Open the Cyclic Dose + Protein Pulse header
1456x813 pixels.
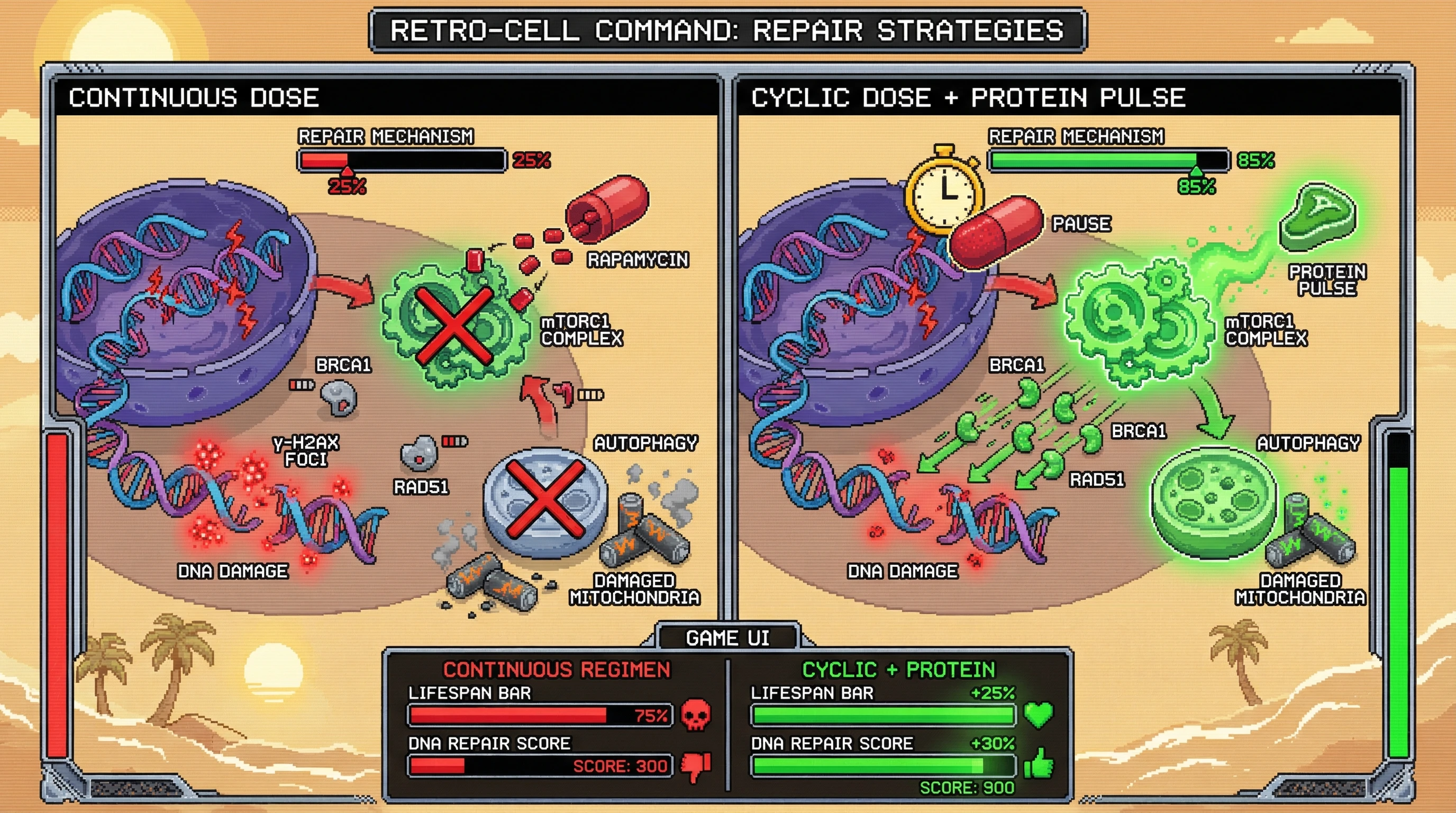point(968,98)
